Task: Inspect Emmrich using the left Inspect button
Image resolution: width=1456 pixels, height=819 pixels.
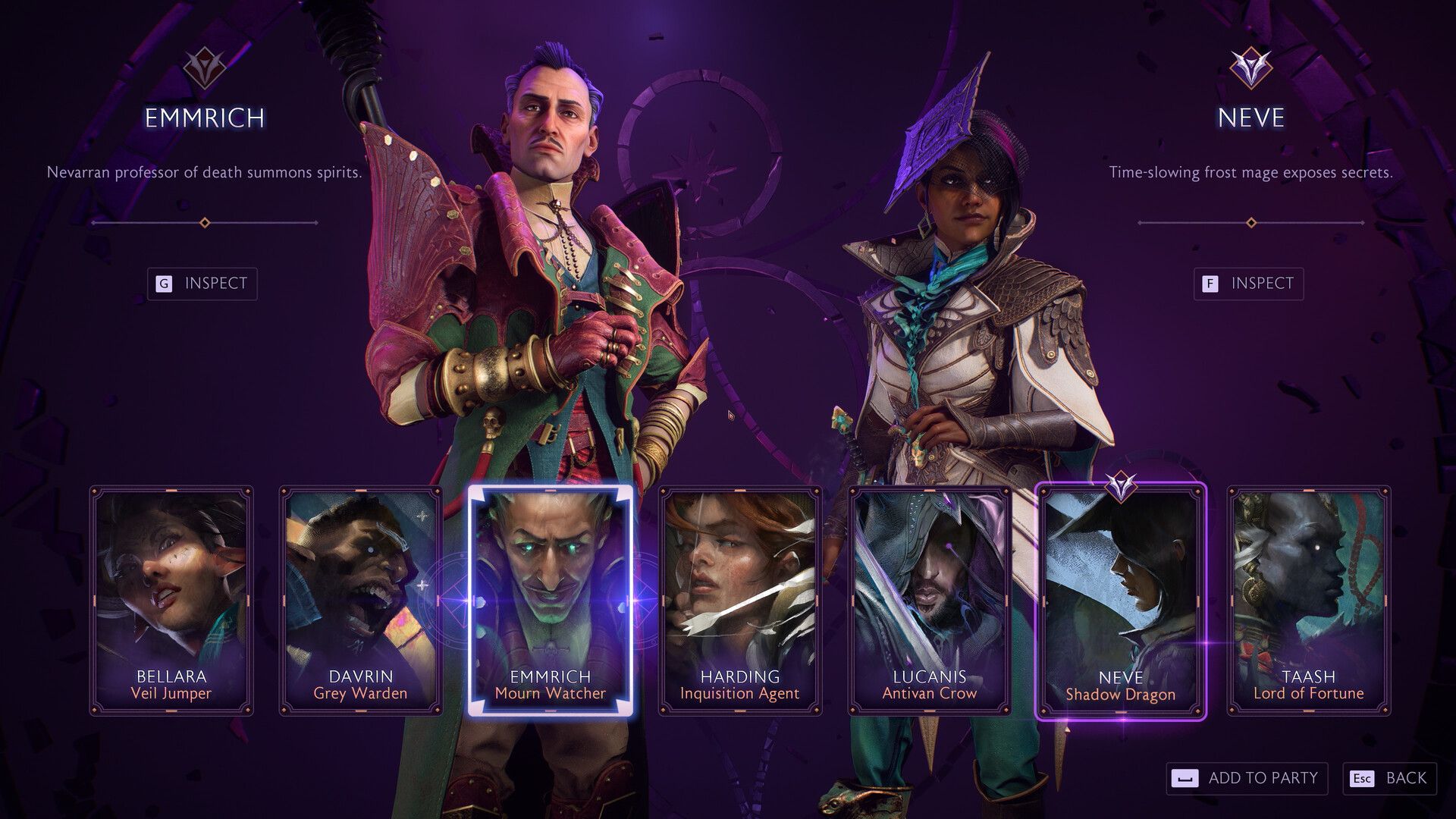Action: (x=203, y=284)
